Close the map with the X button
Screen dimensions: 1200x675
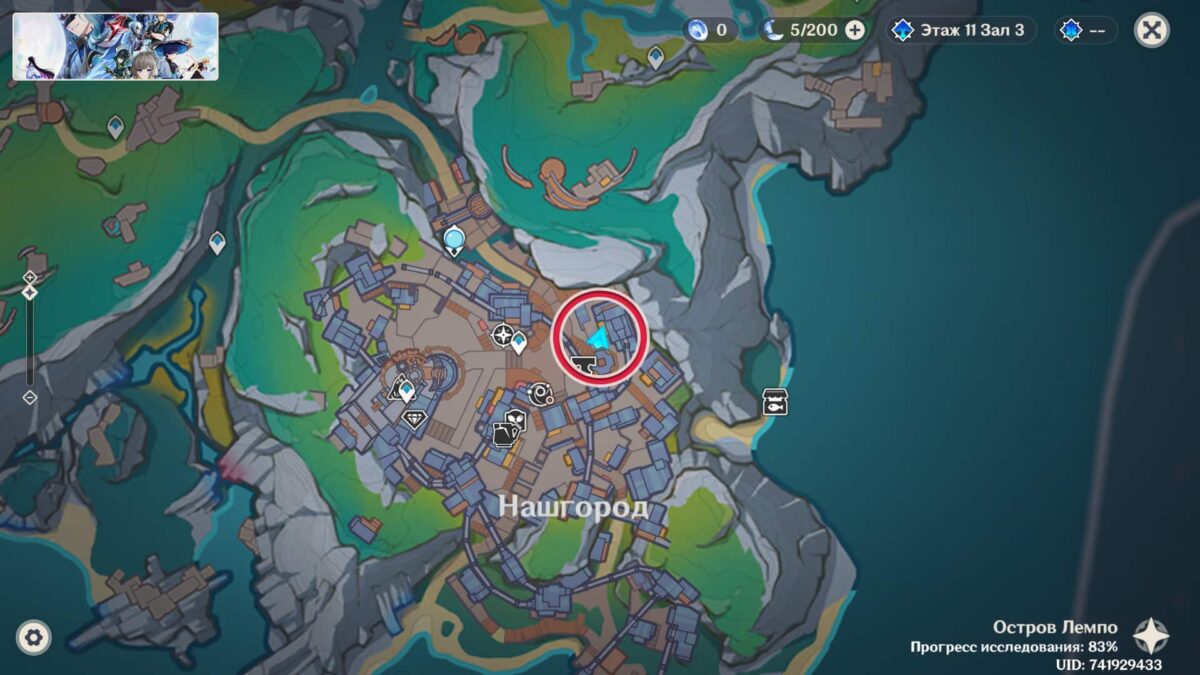[1152, 30]
